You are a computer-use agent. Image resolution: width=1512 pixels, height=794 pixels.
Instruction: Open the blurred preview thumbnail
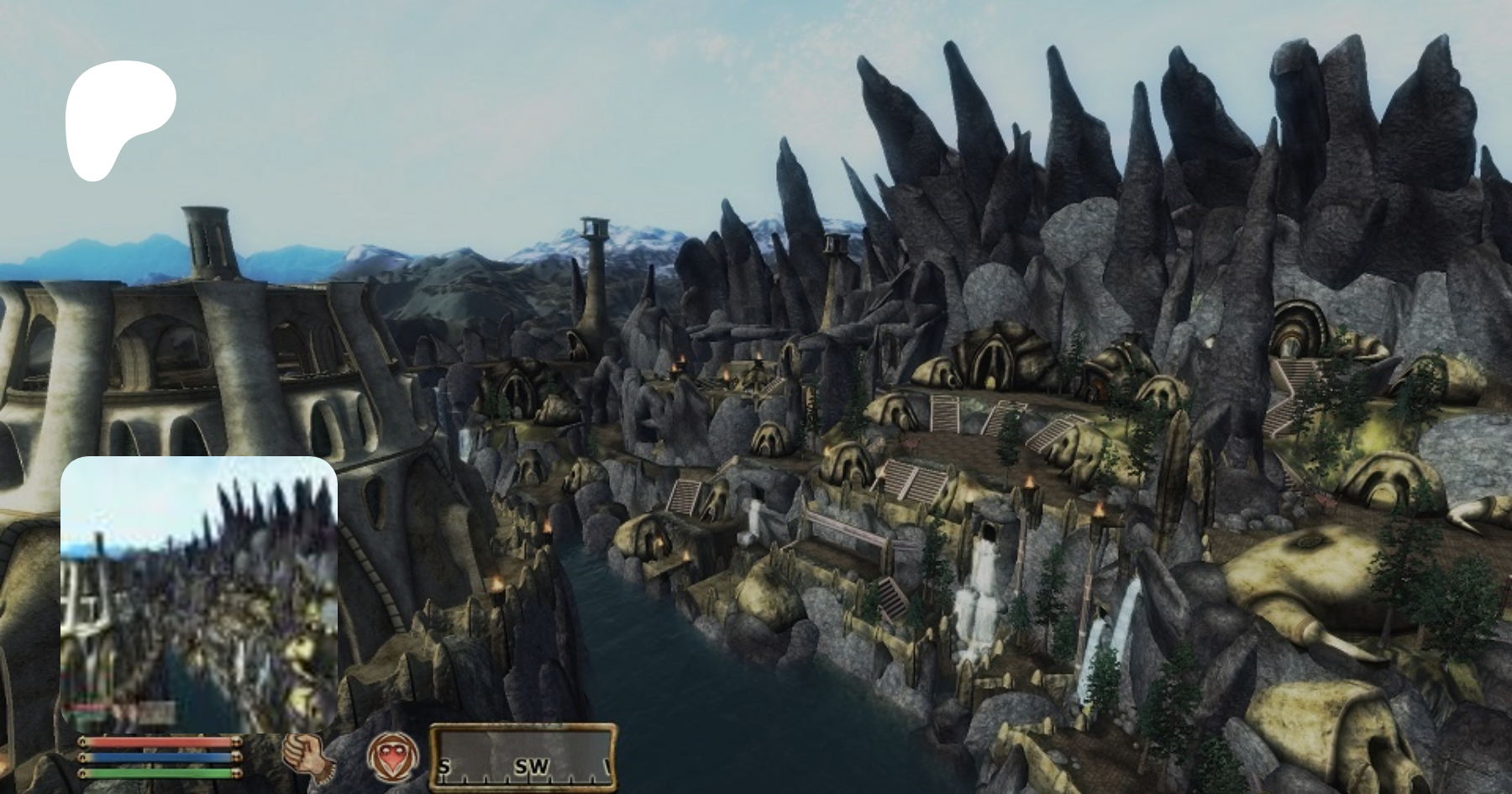[x=199, y=594]
